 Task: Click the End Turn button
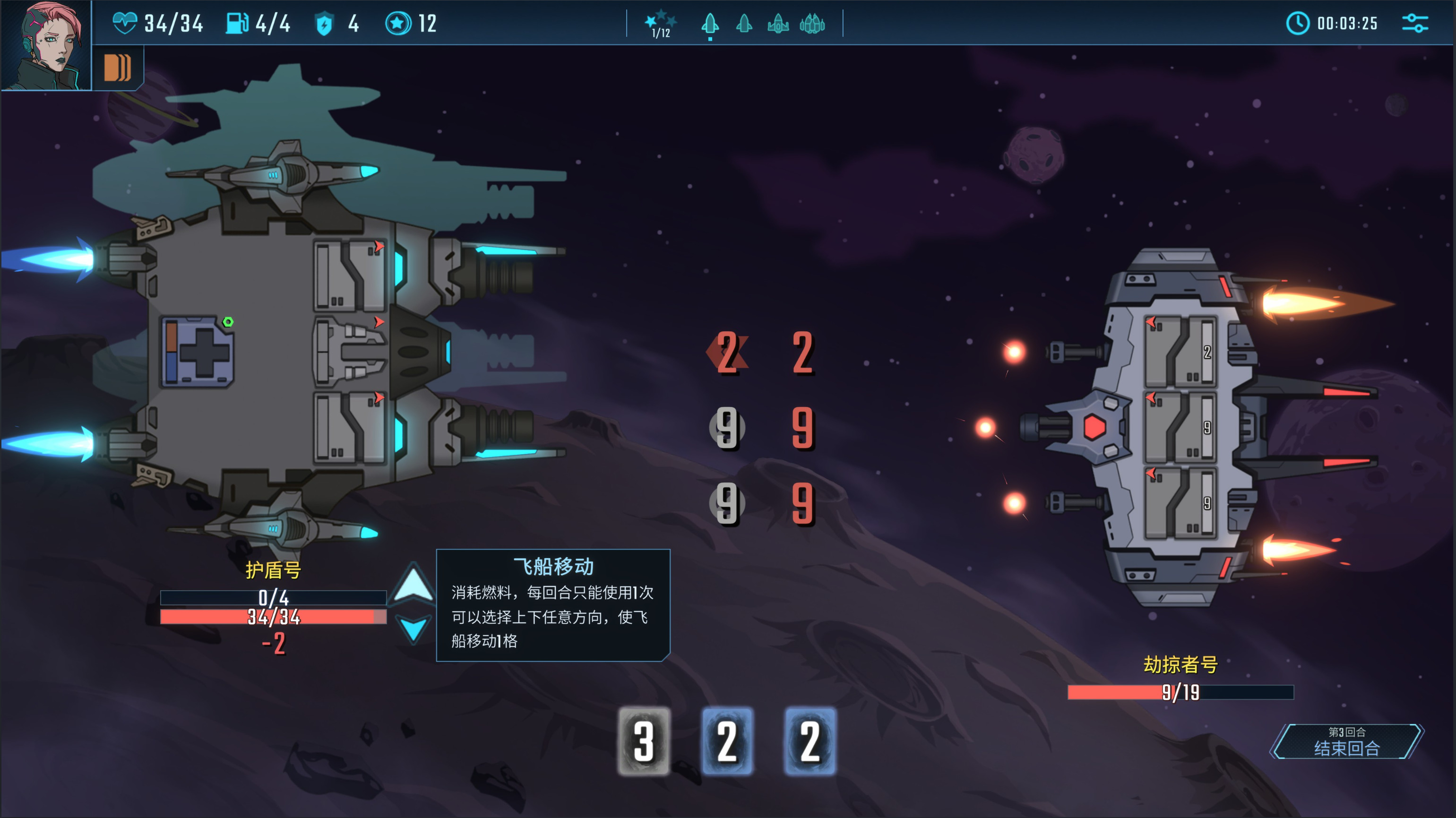pyautogui.click(x=1346, y=742)
